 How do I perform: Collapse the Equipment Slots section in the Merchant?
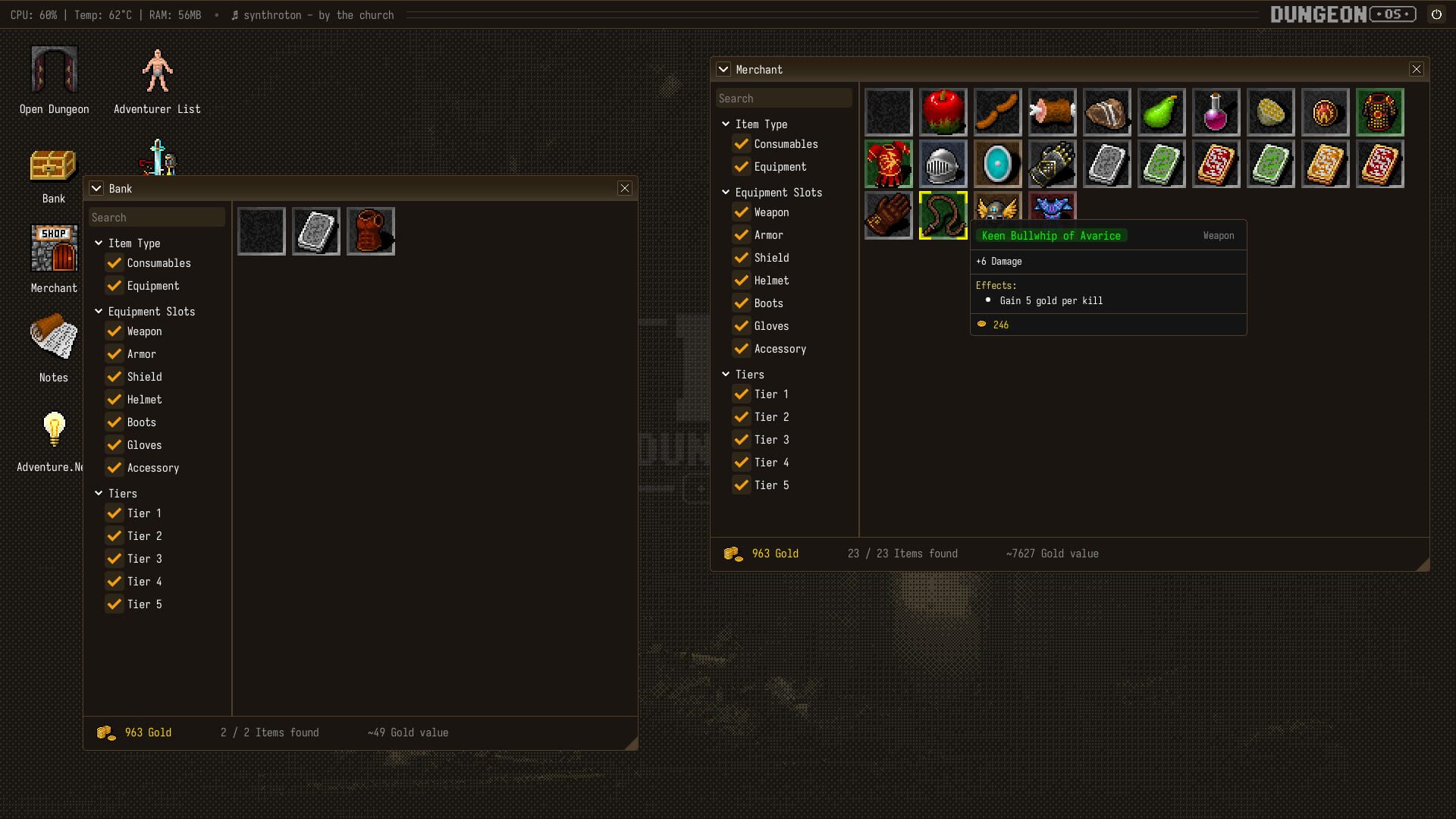[726, 193]
